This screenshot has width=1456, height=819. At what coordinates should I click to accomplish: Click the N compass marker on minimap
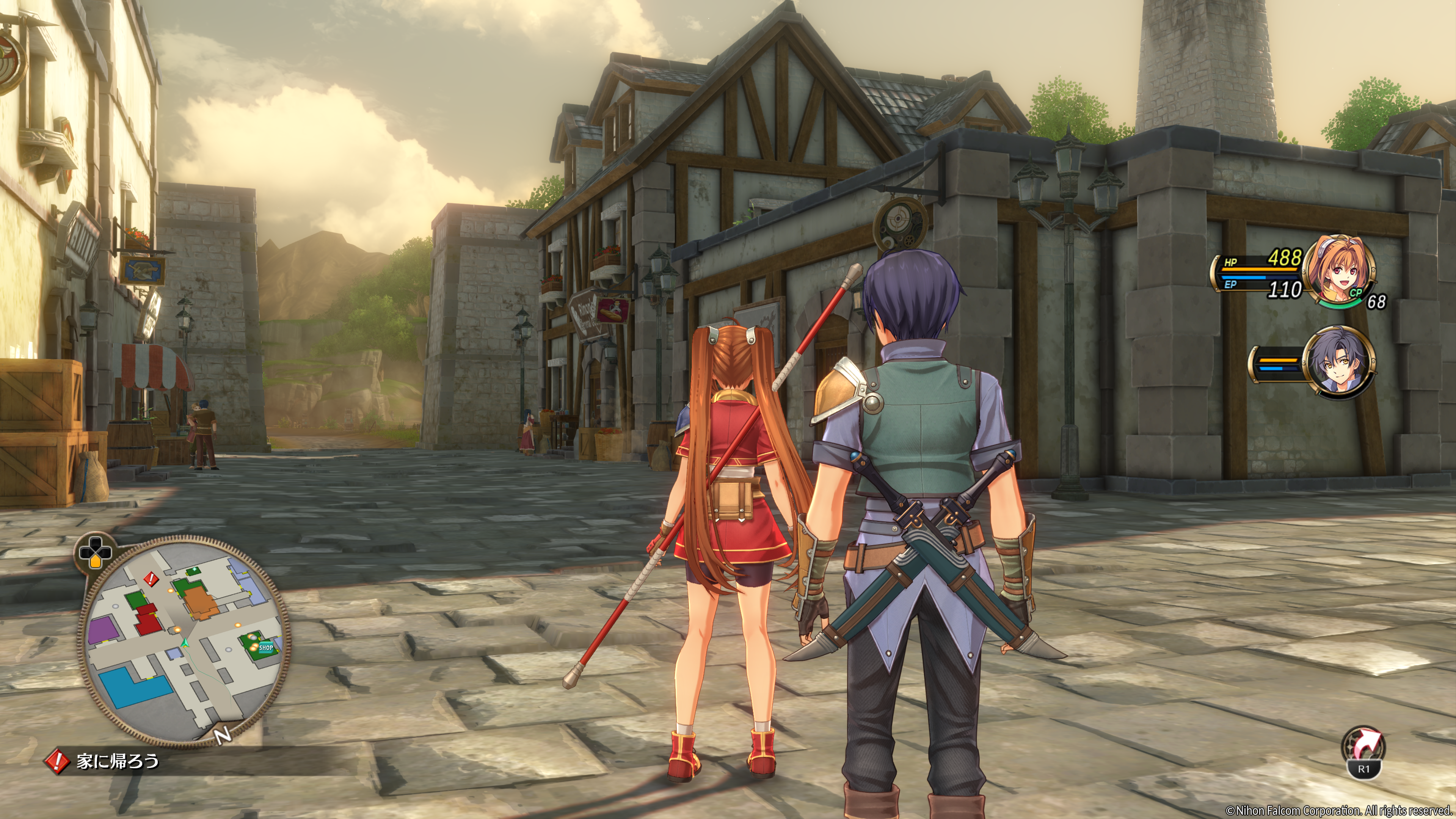(223, 735)
